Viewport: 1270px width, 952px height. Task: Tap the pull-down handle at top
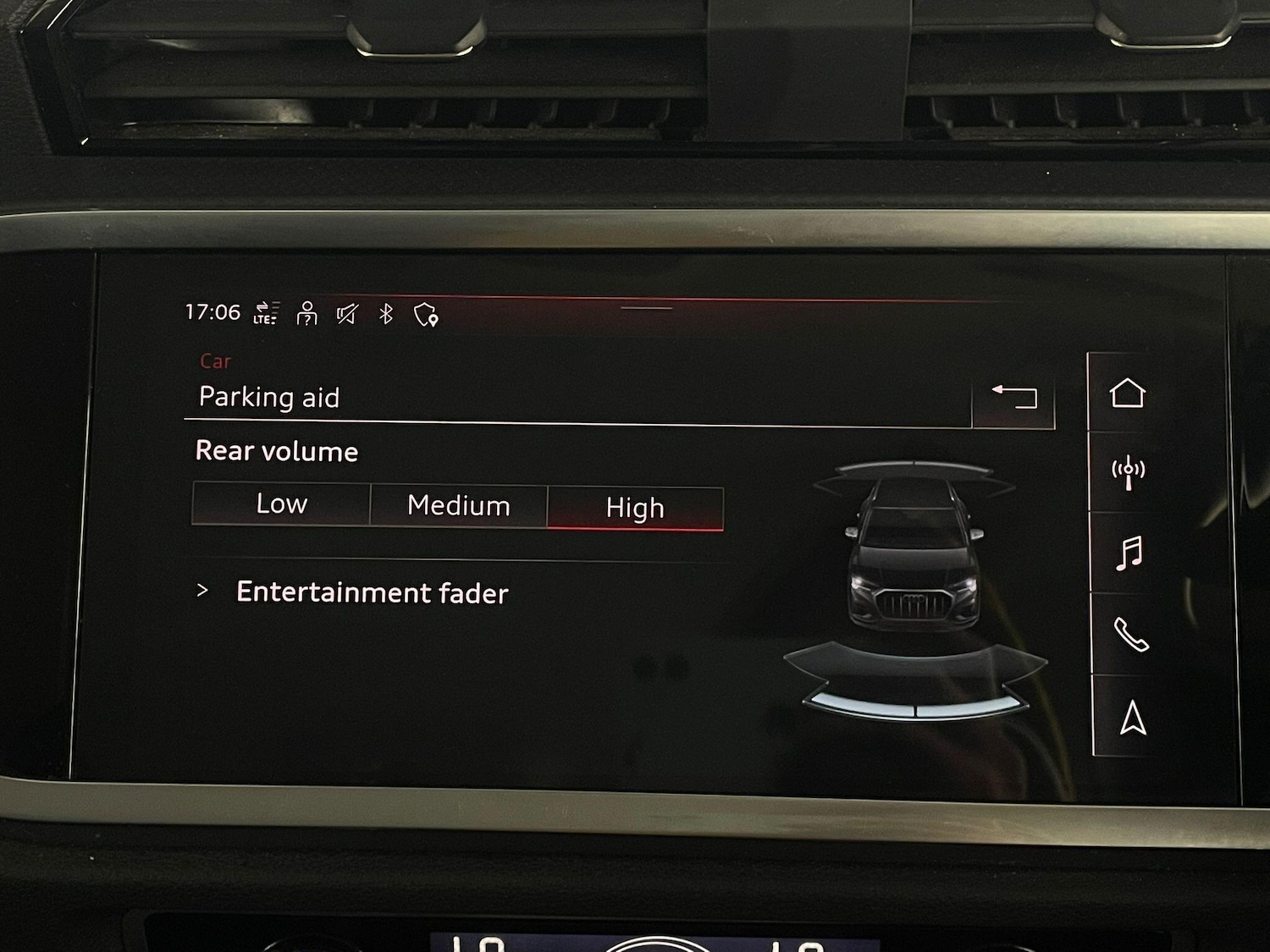tap(646, 308)
